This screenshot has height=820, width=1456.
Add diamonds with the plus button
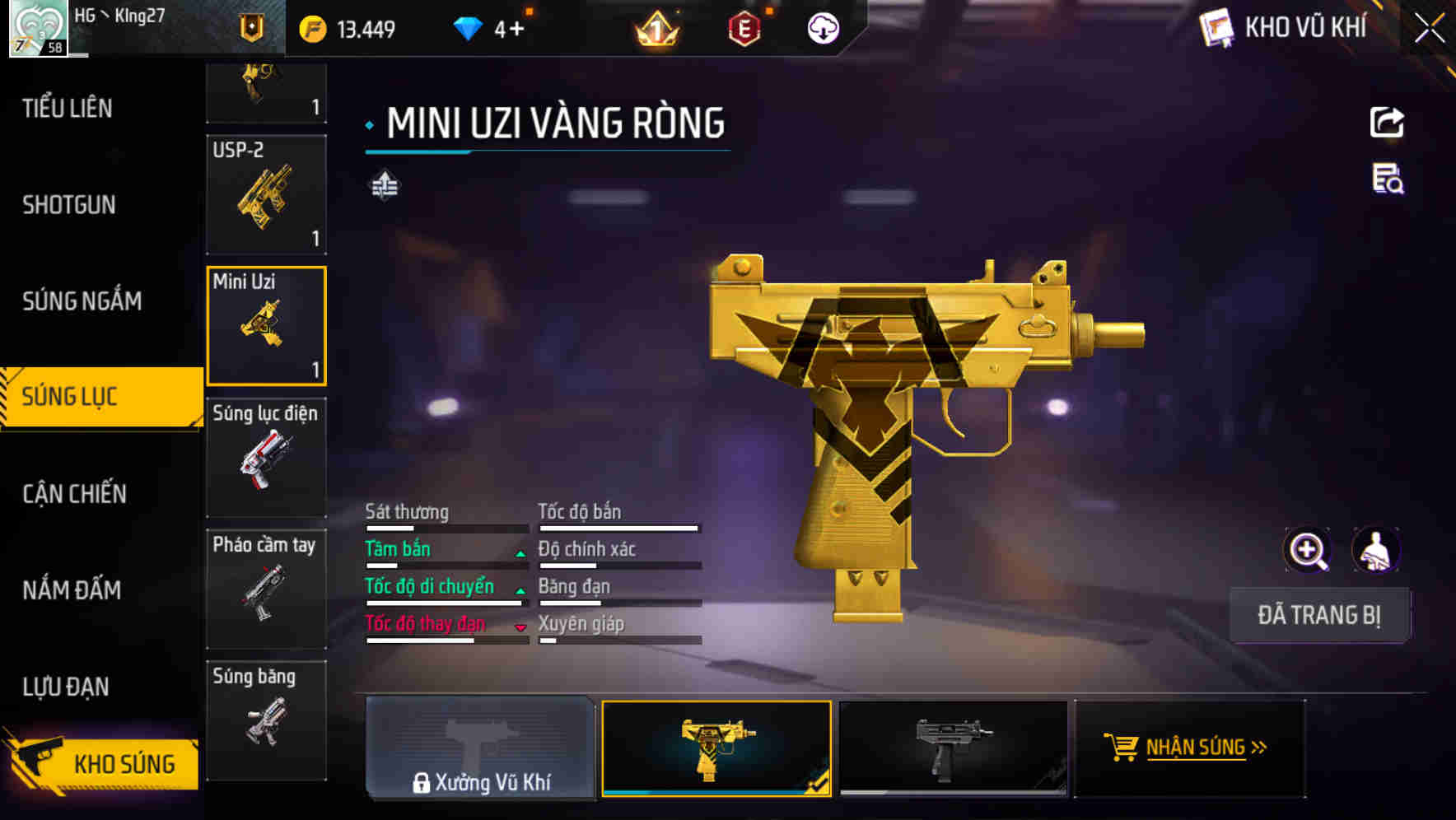click(x=516, y=30)
